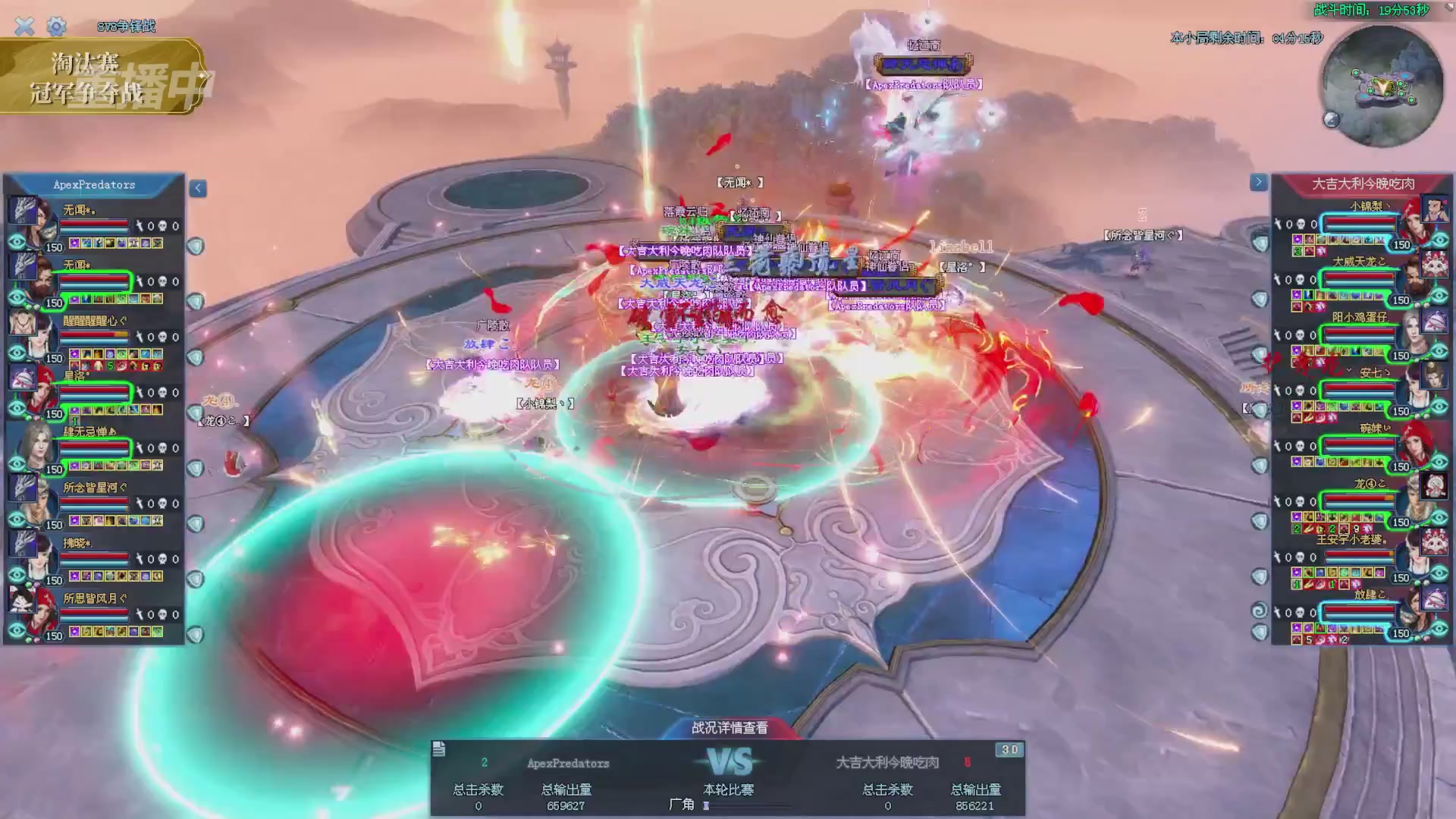This screenshot has height=819, width=1456.
Task: Open the 战况详情查看 battle details
Action: (x=729, y=728)
